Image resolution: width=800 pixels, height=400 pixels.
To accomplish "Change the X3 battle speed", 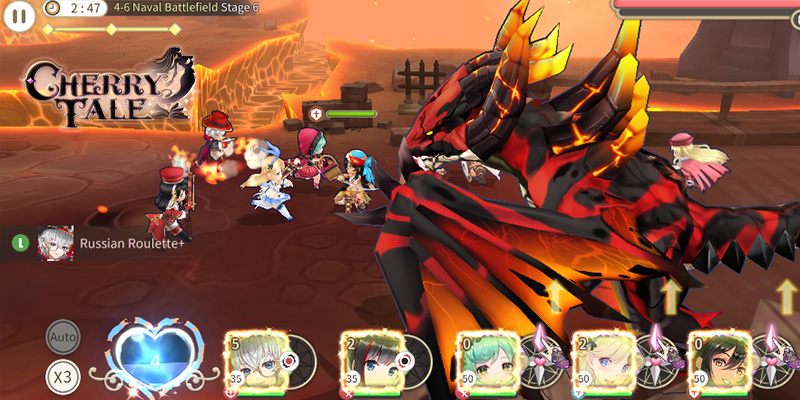I will coord(62,376).
